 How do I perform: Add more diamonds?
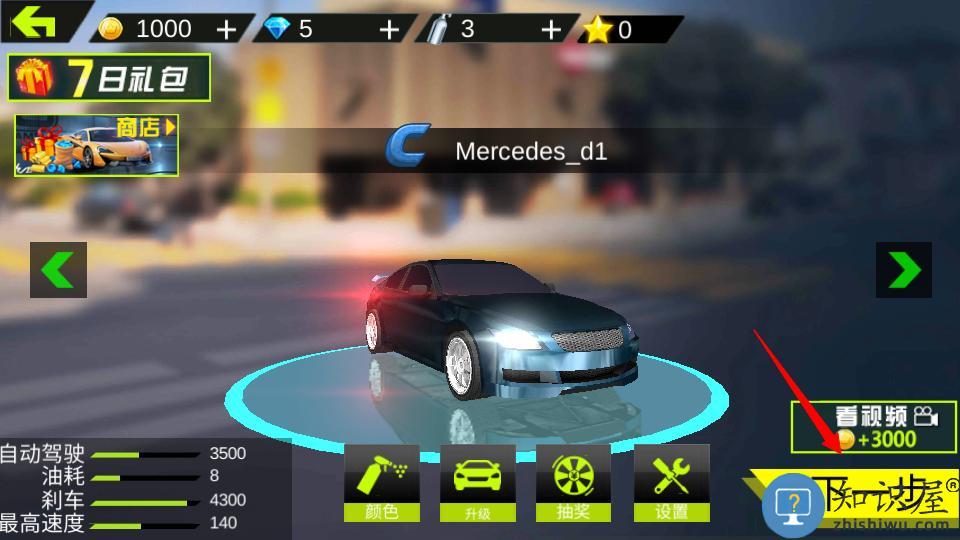tap(389, 29)
